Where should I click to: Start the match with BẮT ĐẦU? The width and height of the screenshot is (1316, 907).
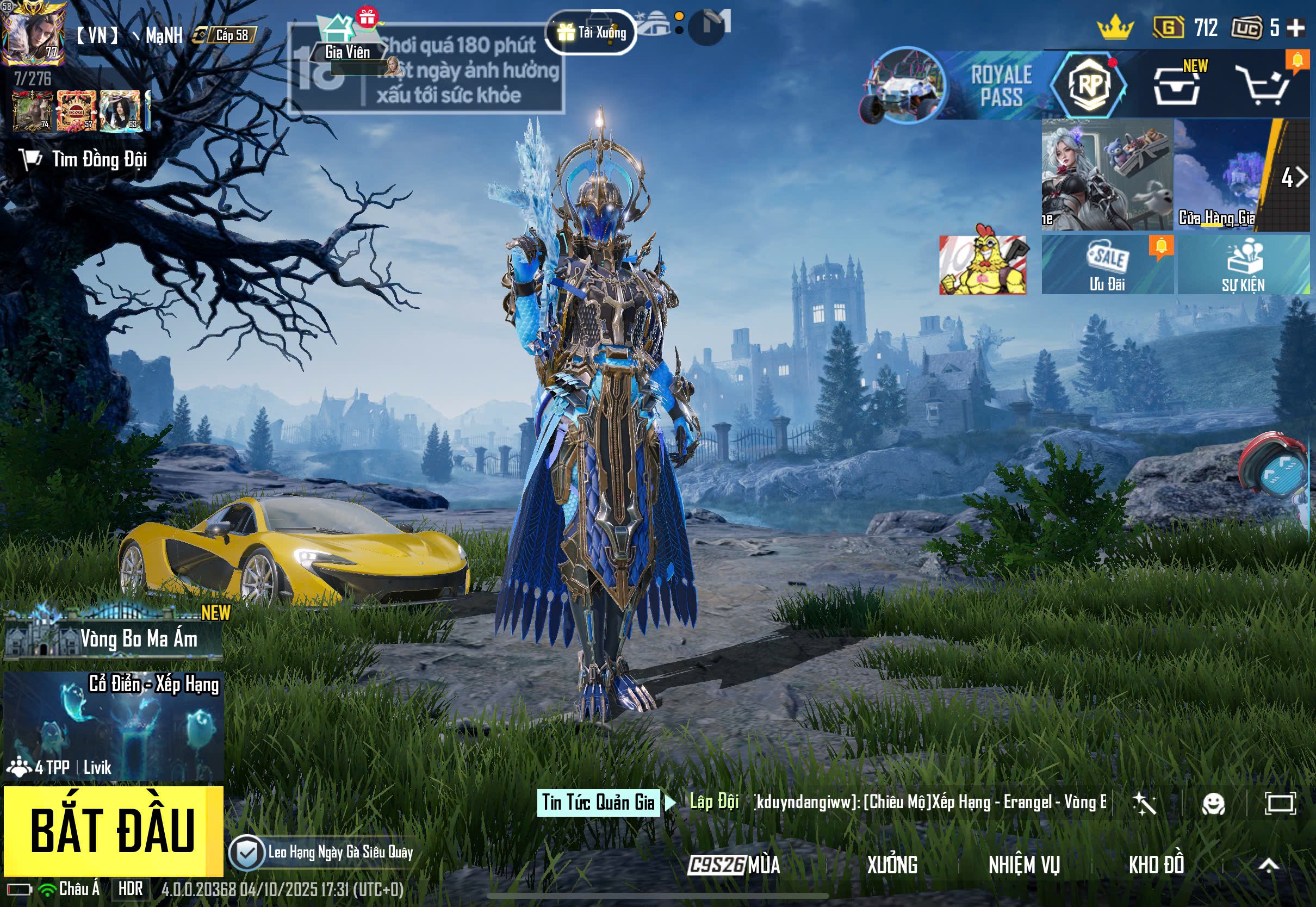tap(113, 830)
